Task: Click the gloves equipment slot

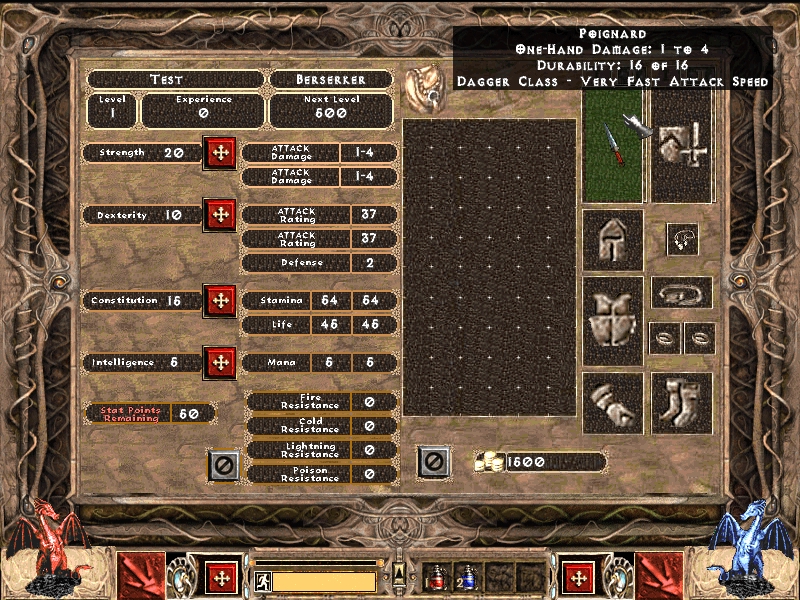Action: pyautogui.click(x=612, y=403)
